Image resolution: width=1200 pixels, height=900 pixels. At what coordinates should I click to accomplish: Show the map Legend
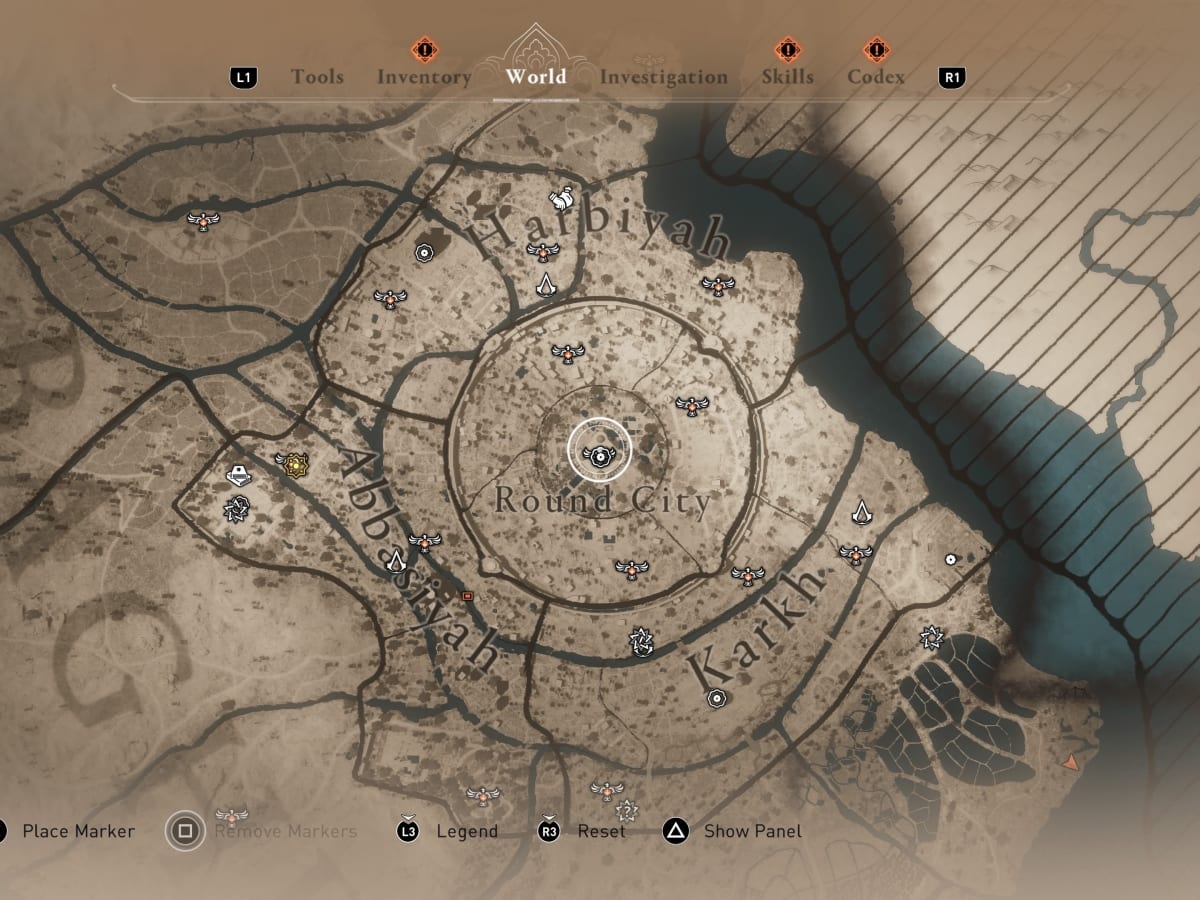pyautogui.click(x=466, y=831)
